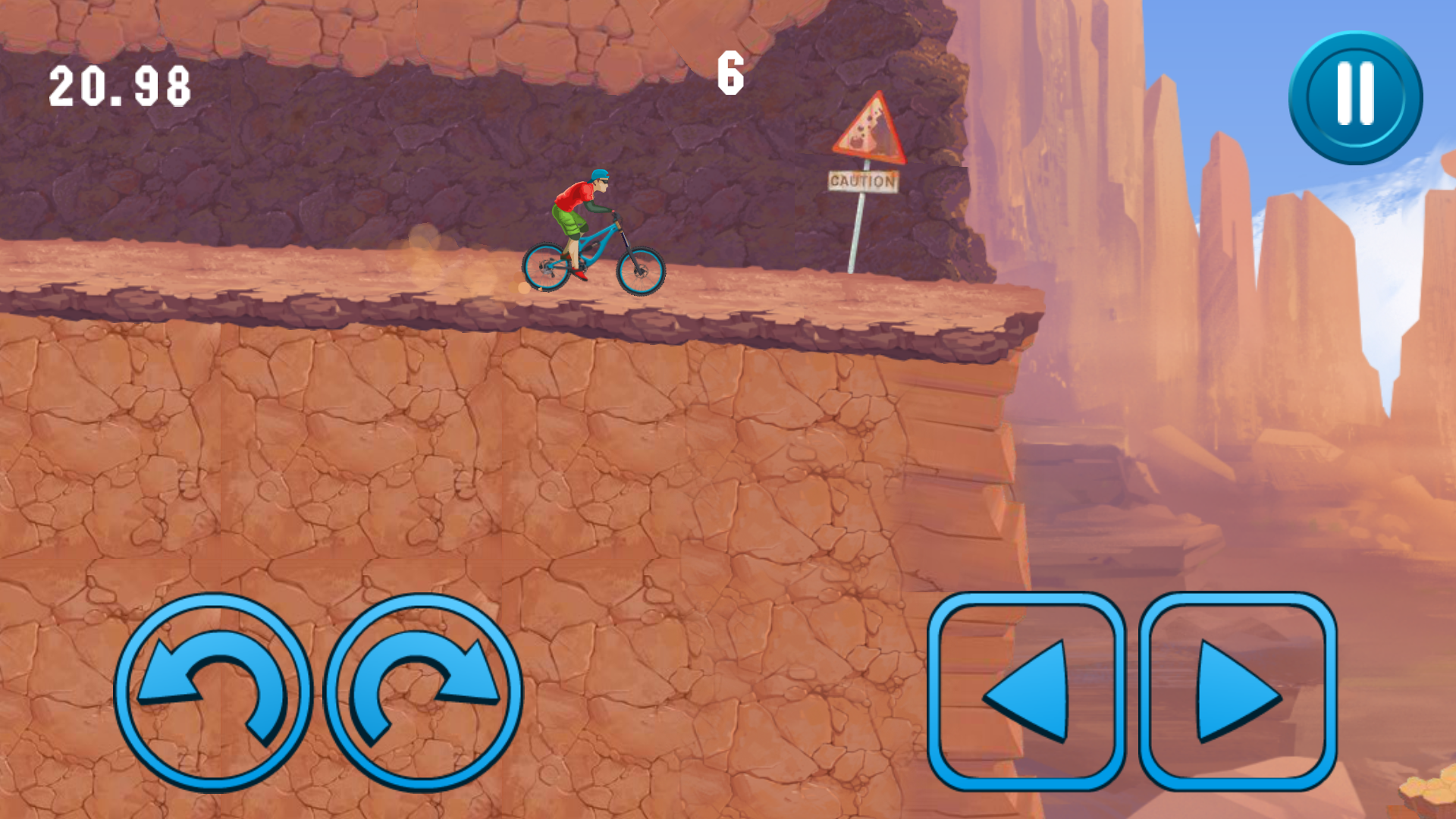Tap the blue pause icon in top corner
The height and width of the screenshot is (819, 1456).
pyautogui.click(x=1354, y=97)
